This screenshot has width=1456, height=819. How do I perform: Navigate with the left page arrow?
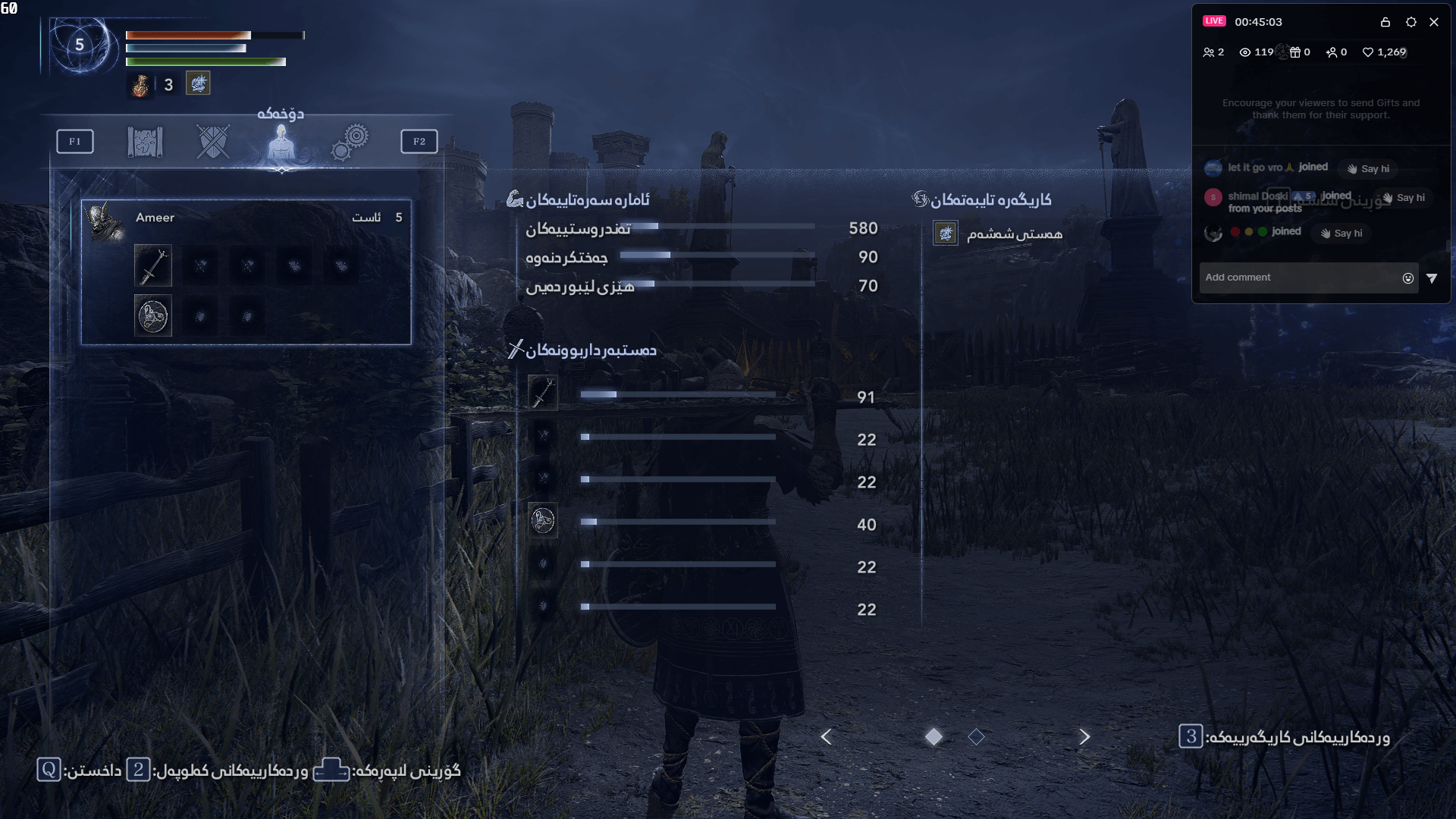pos(826,736)
